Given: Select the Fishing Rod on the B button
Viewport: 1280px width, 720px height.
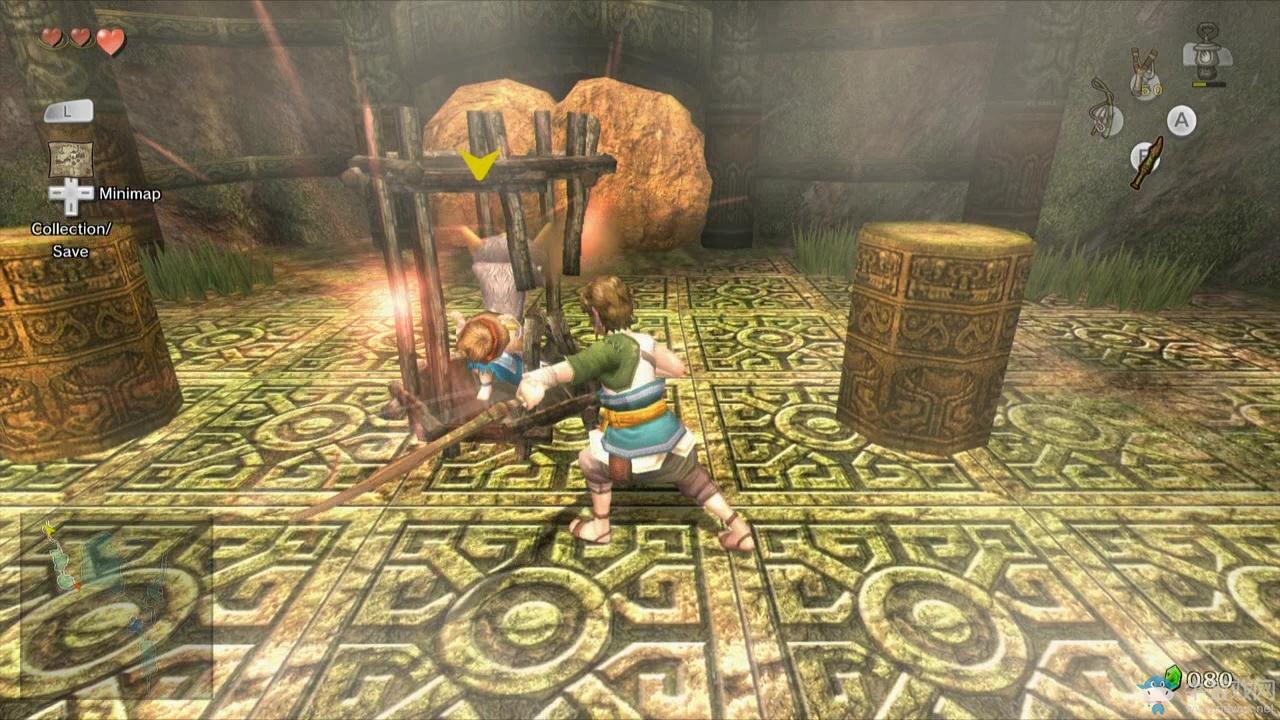Looking at the screenshot, I should tap(1148, 161).
